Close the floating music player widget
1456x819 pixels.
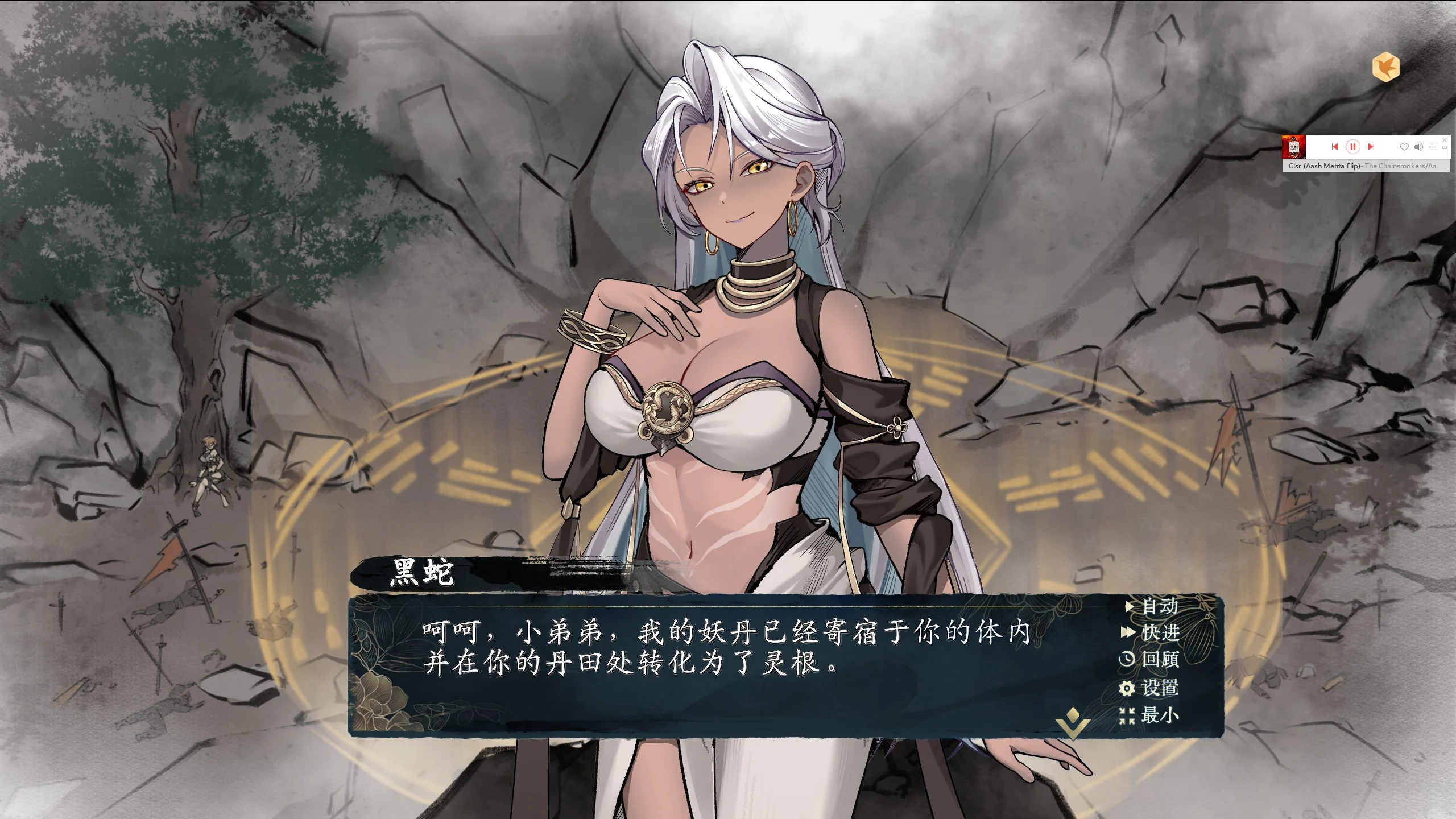pos(1445,140)
